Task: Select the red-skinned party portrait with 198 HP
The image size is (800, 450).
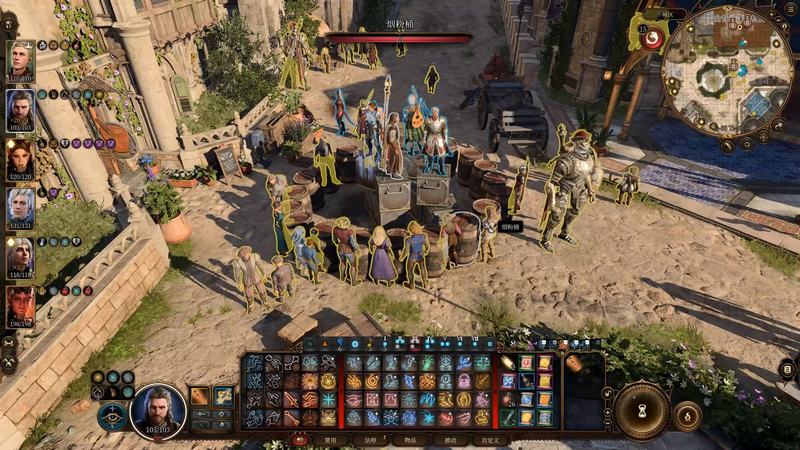Action: point(20,306)
